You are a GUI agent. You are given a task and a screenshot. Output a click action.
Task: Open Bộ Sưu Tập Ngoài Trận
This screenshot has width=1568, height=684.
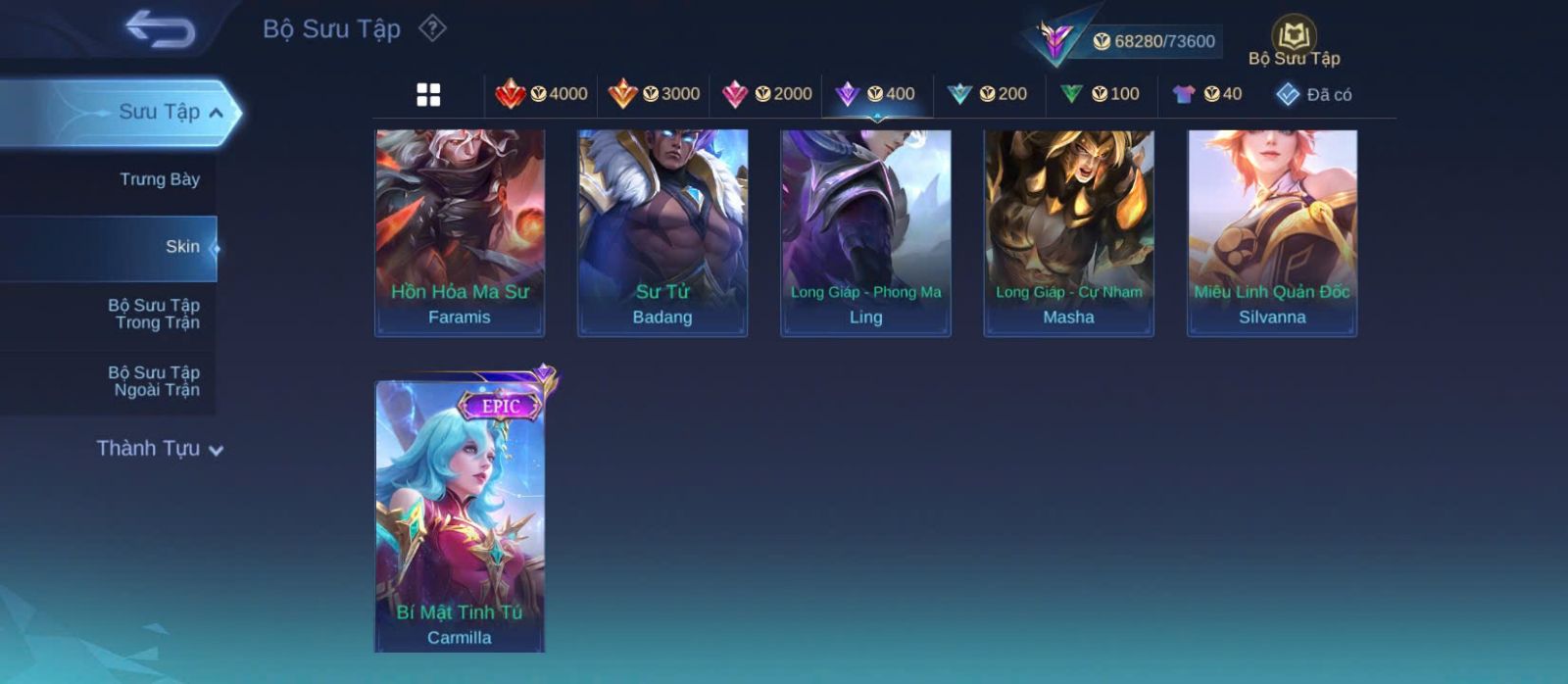154,381
